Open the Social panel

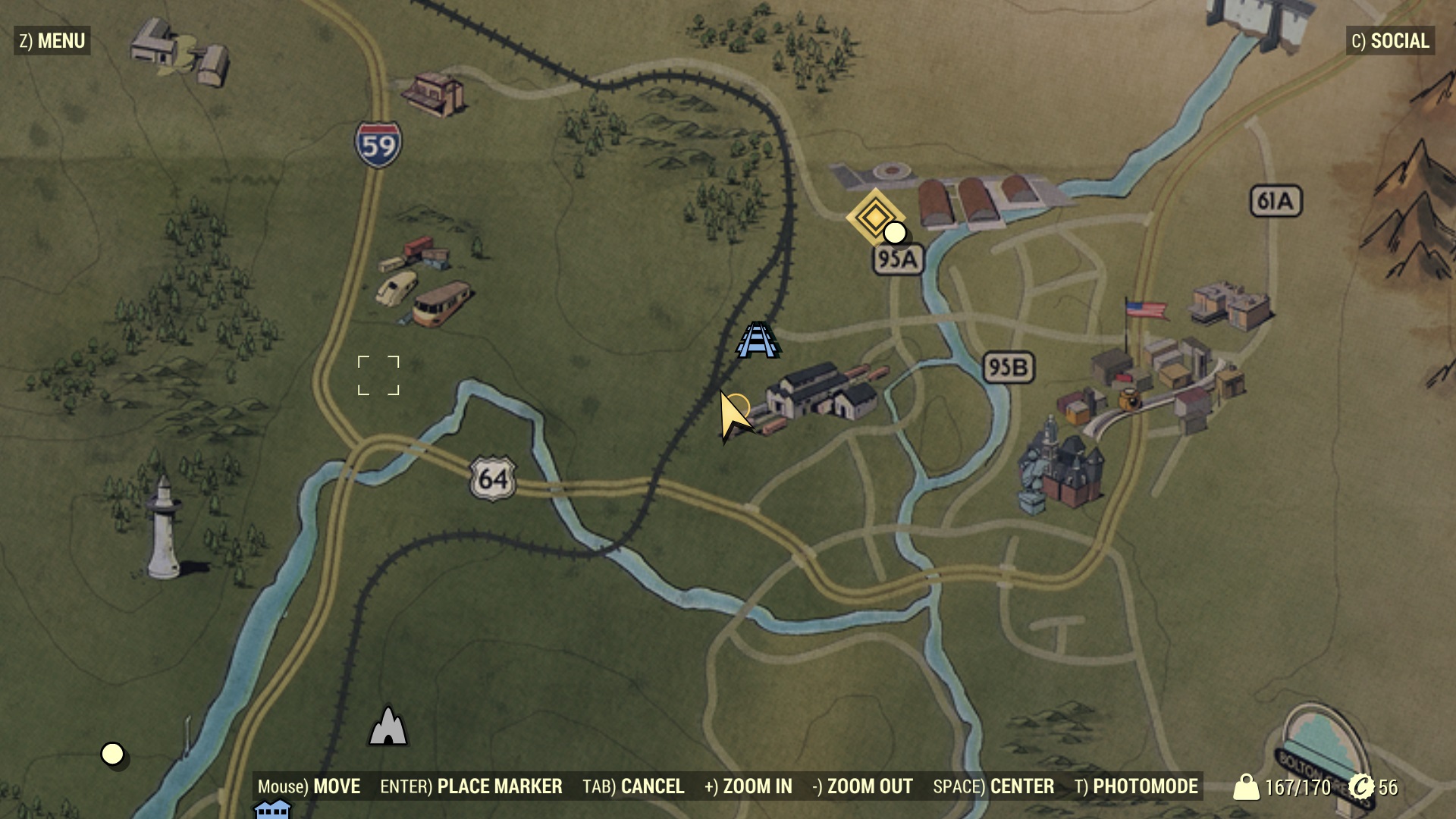(1390, 41)
